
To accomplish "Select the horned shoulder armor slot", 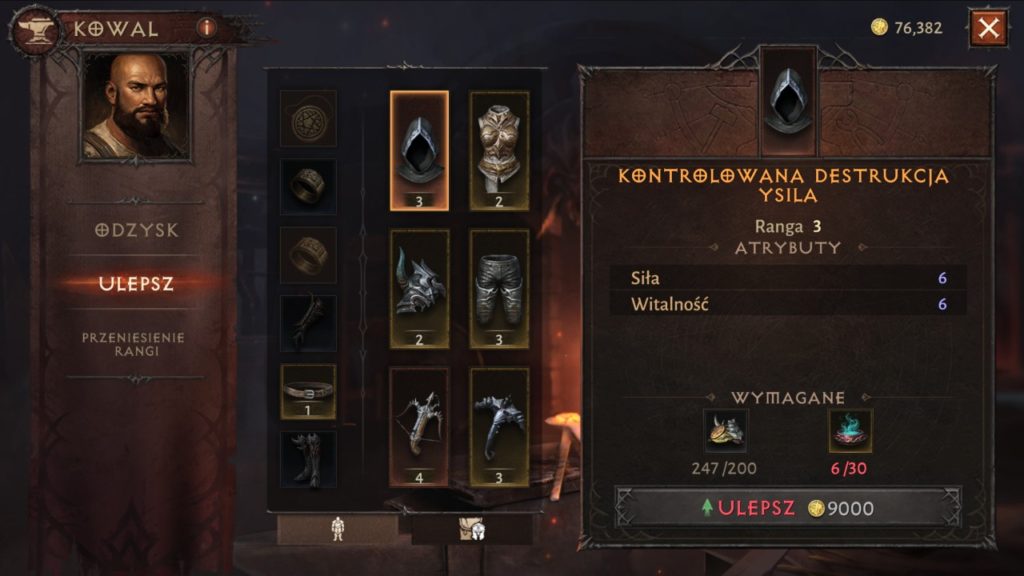I will pos(419,288).
